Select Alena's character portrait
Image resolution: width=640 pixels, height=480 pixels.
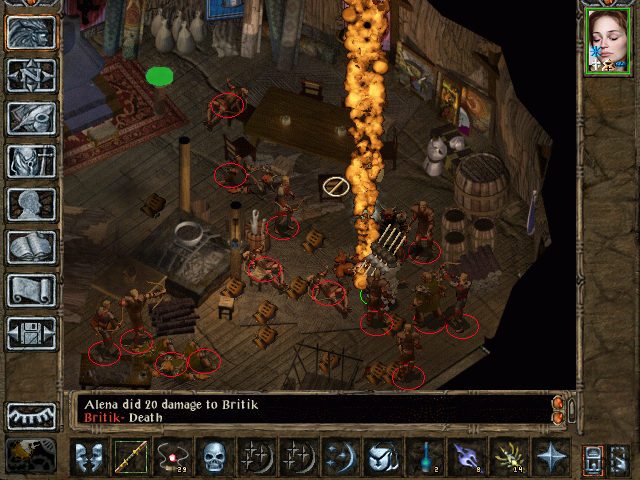click(x=607, y=41)
